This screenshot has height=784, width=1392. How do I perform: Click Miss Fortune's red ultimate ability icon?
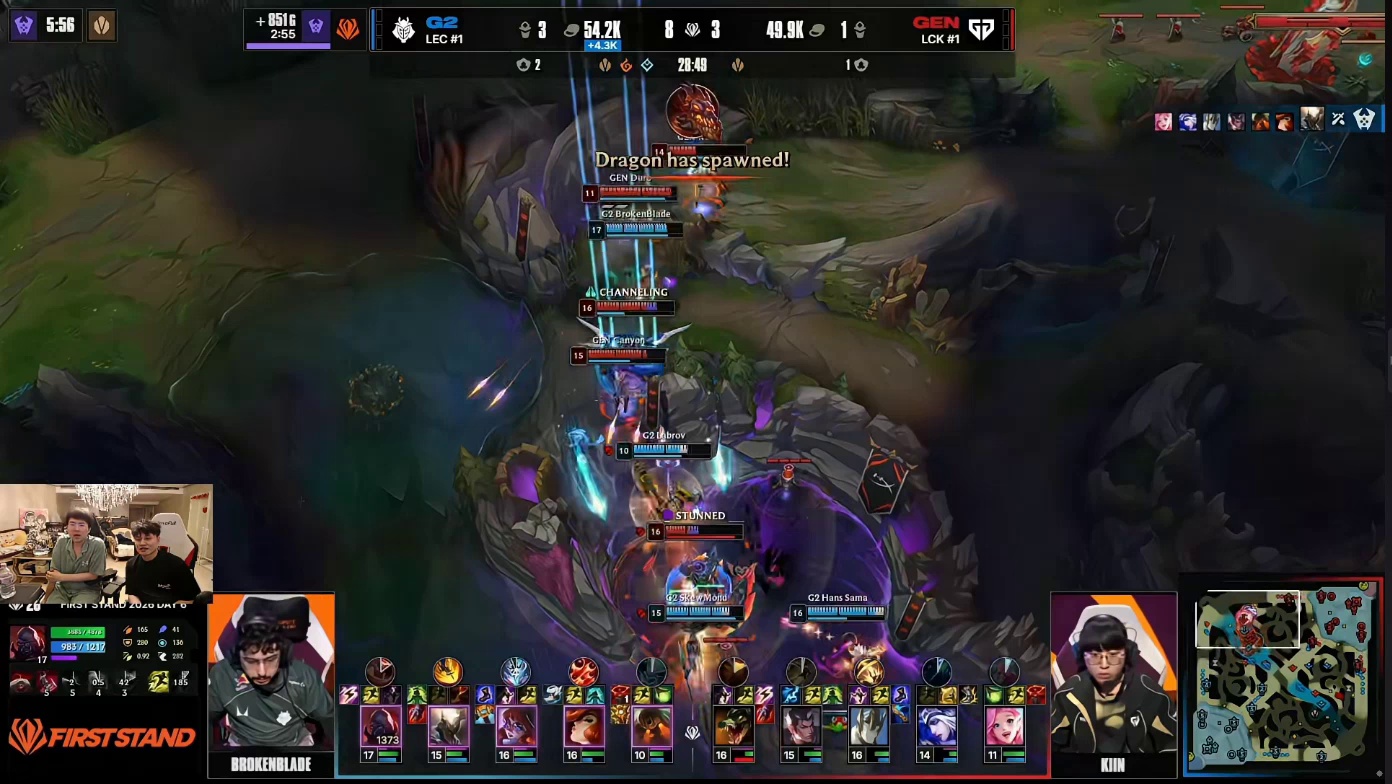584,671
